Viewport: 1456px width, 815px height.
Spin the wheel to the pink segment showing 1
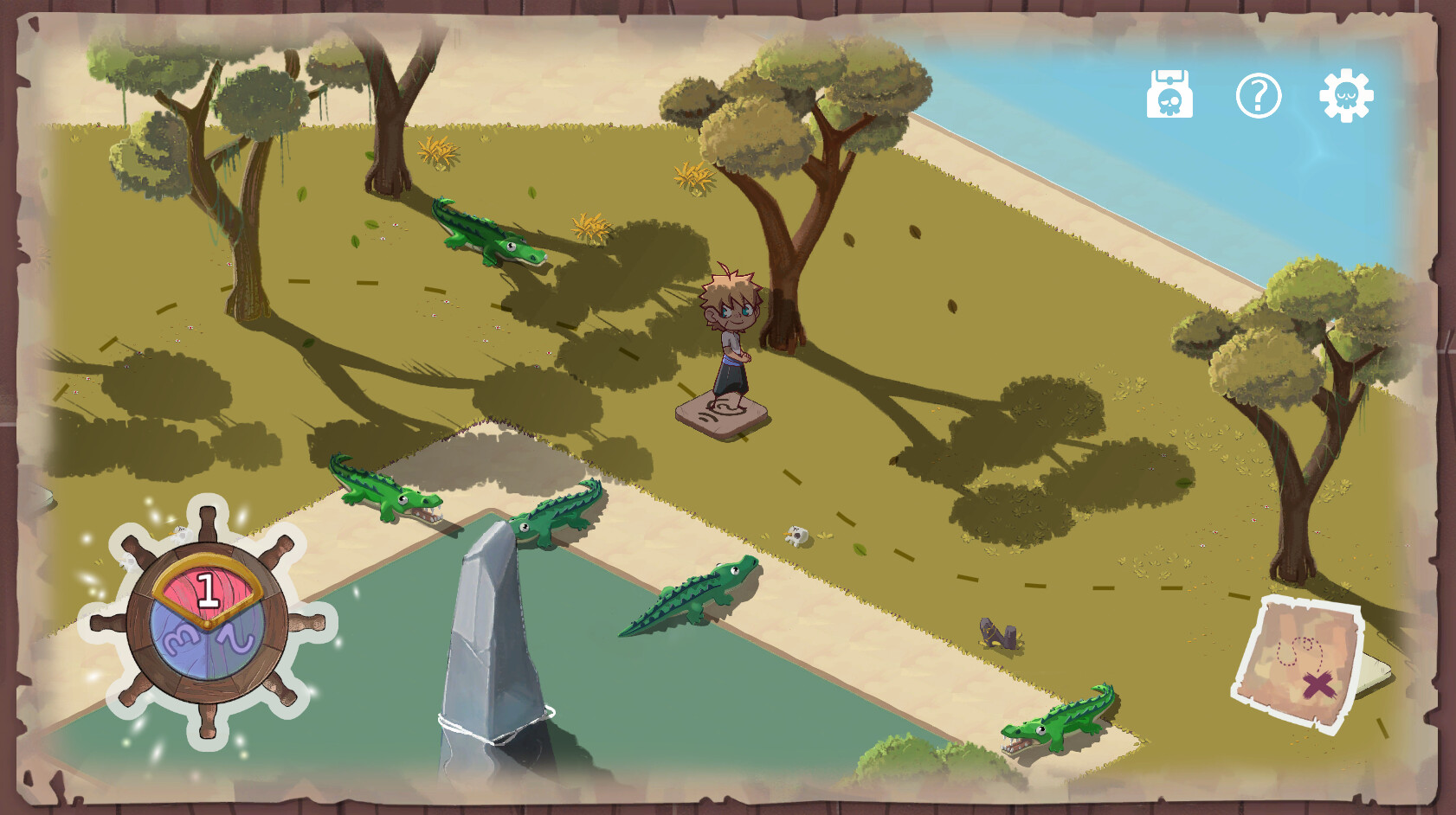point(208,587)
